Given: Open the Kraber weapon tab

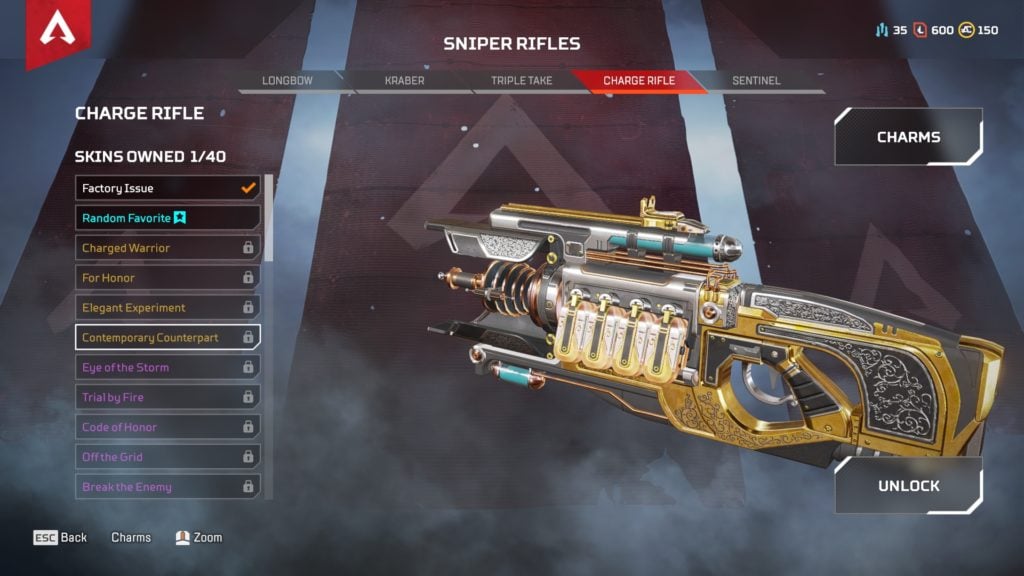Looking at the screenshot, I should pyautogui.click(x=404, y=81).
